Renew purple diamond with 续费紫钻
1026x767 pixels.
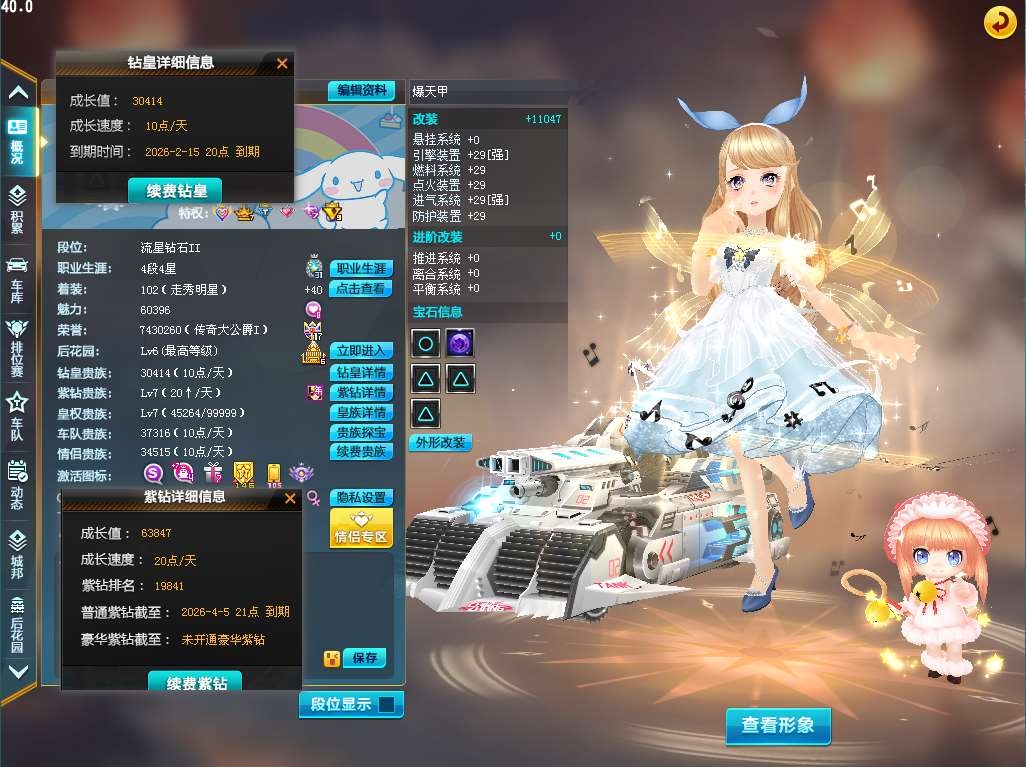[196, 683]
